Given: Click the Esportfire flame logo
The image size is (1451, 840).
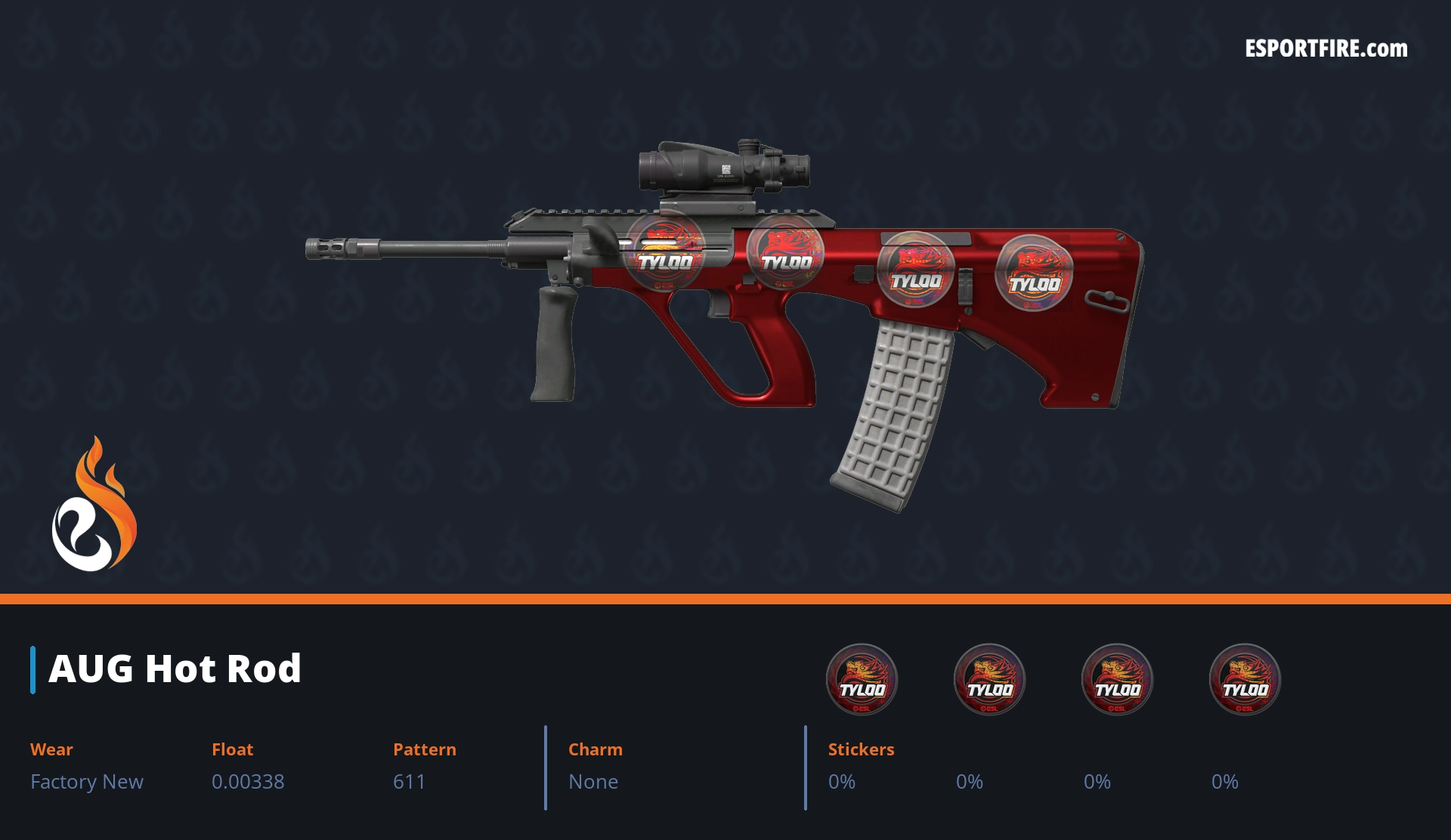Looking at the screenshot, I should (x=94, y=505).
